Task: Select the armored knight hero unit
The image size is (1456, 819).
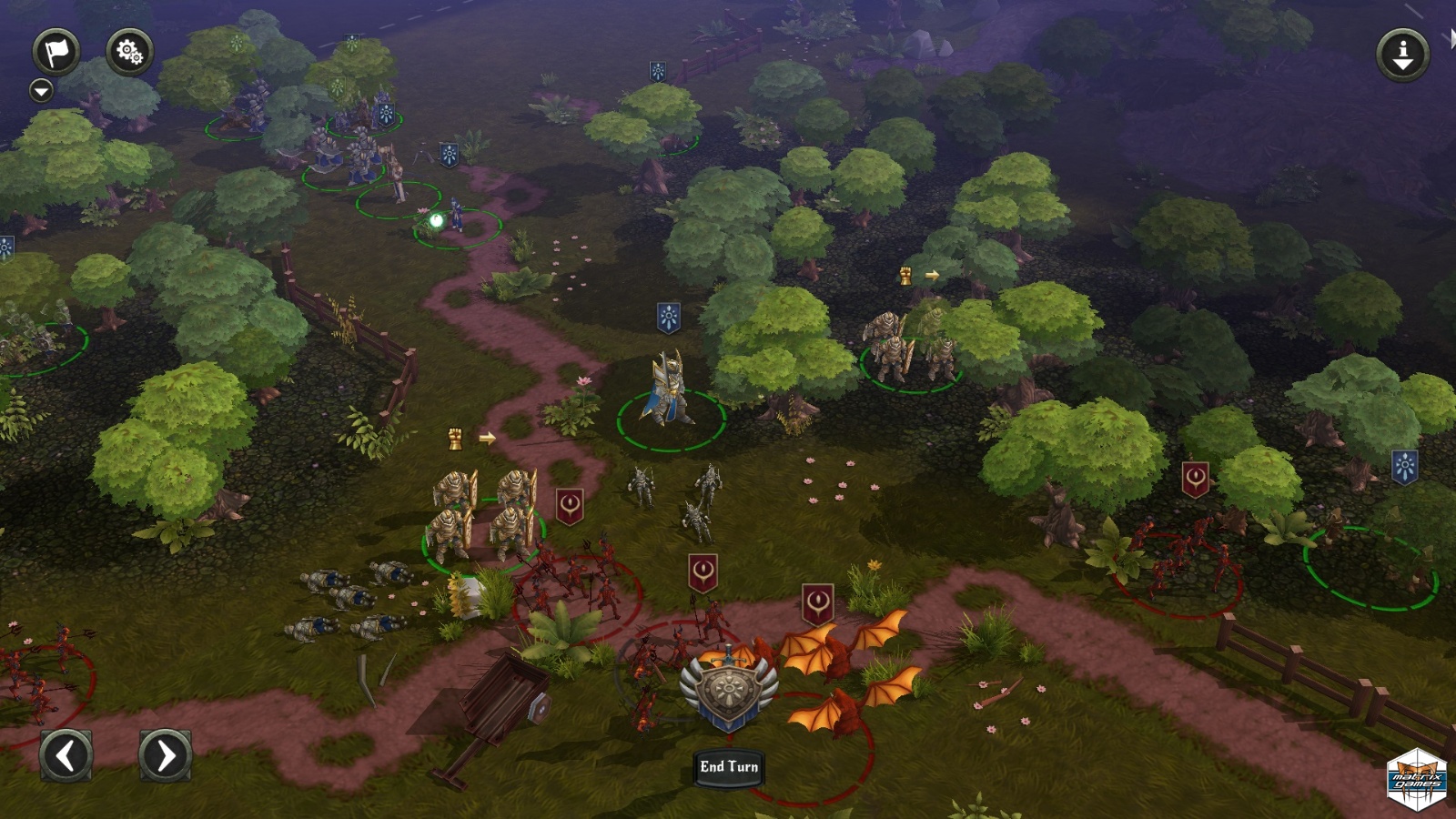Action: coord(670,391)
